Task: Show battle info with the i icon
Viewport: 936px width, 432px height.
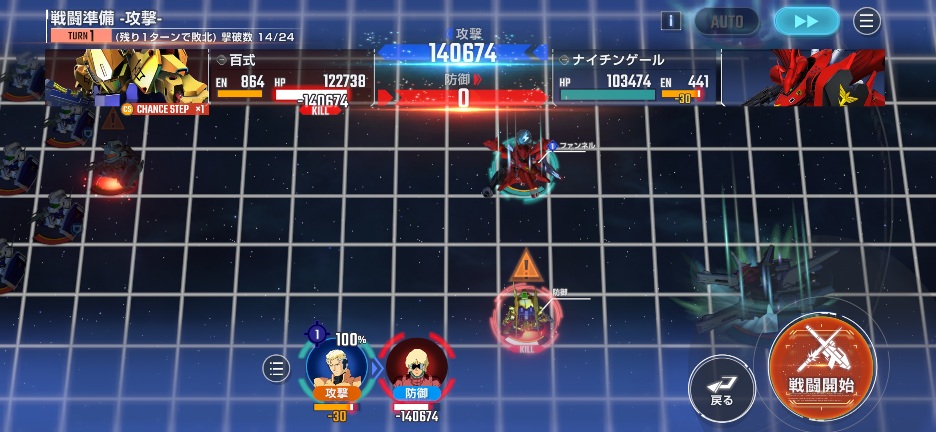Action: point(672,21)
